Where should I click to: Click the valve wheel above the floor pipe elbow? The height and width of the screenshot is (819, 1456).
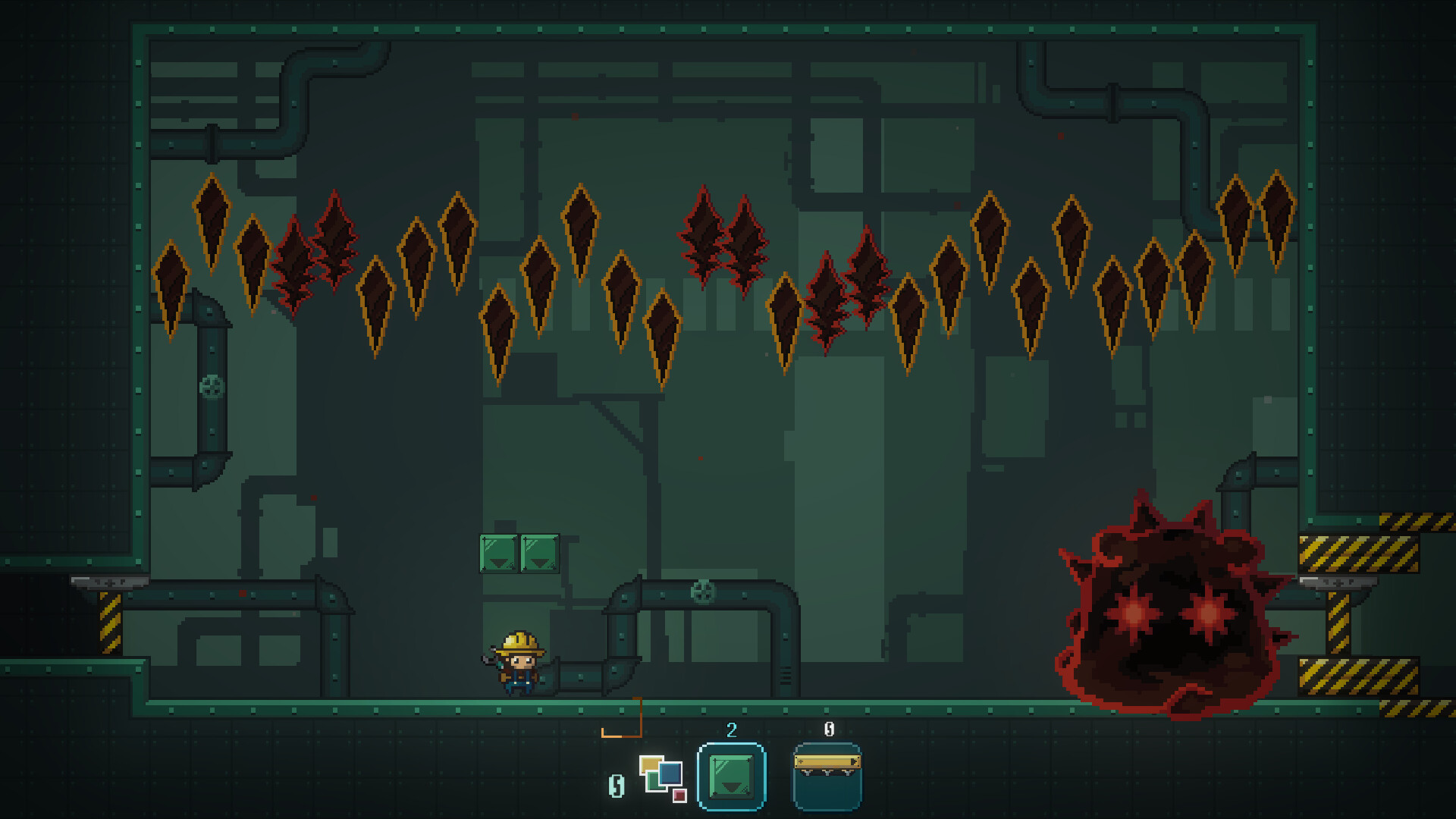click(702, 590)
